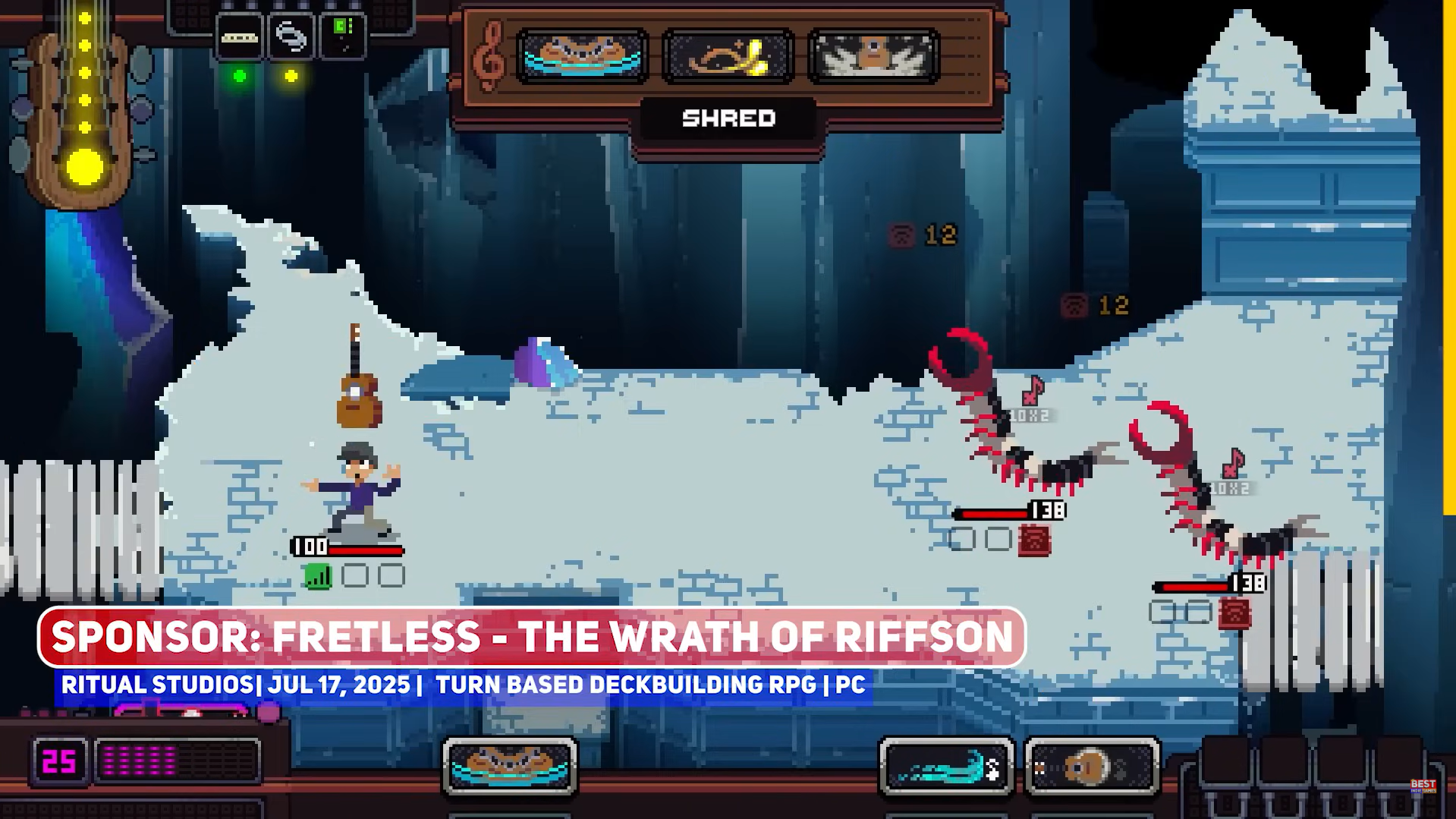The height and width of the screenshot is (819, 1456).
Task: Choose the acoustic guitar strum card in hand
Action: click(1091, 767)
